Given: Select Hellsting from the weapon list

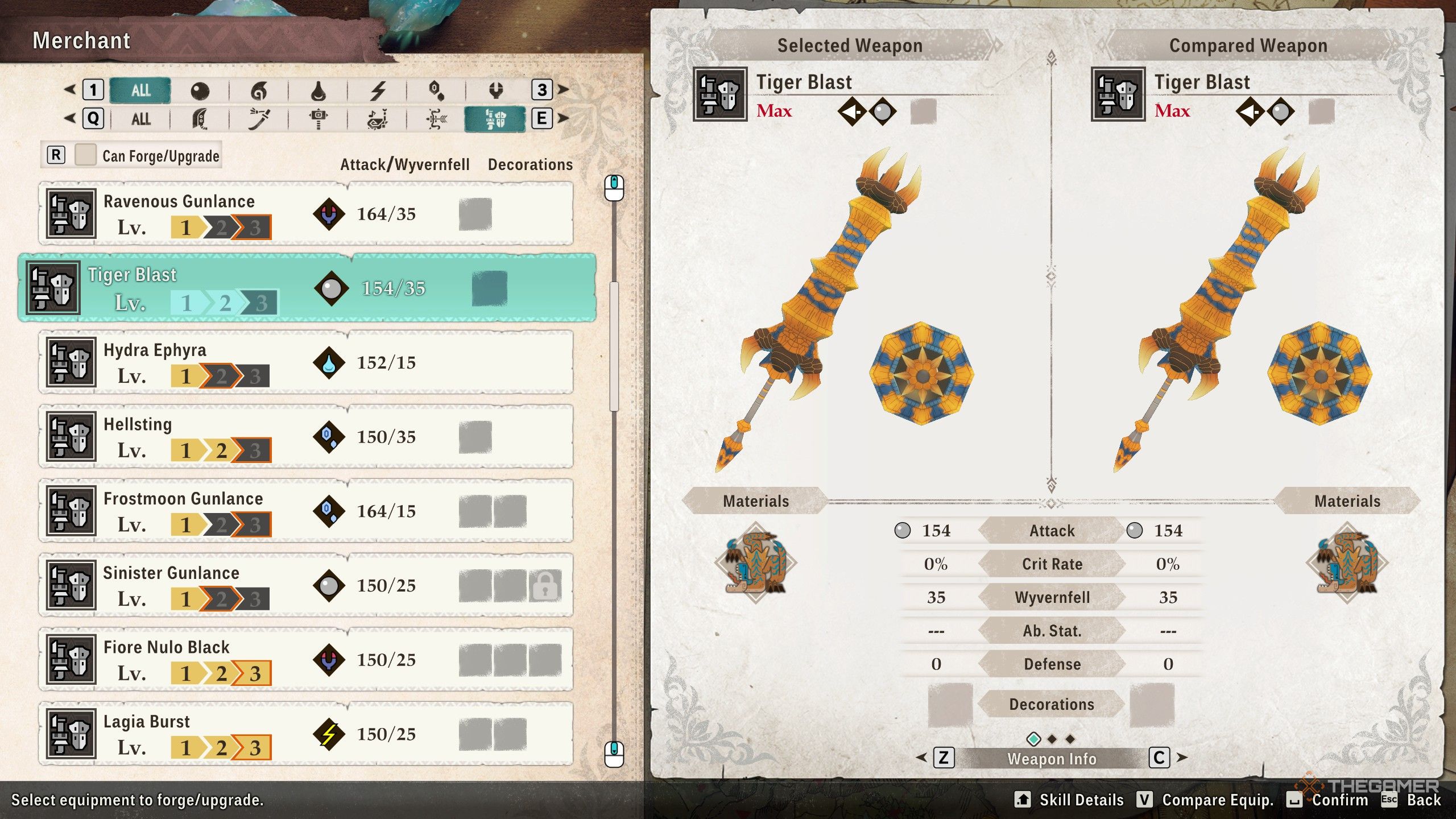Looking at the screenshot, I should click(x=306, y=437).
